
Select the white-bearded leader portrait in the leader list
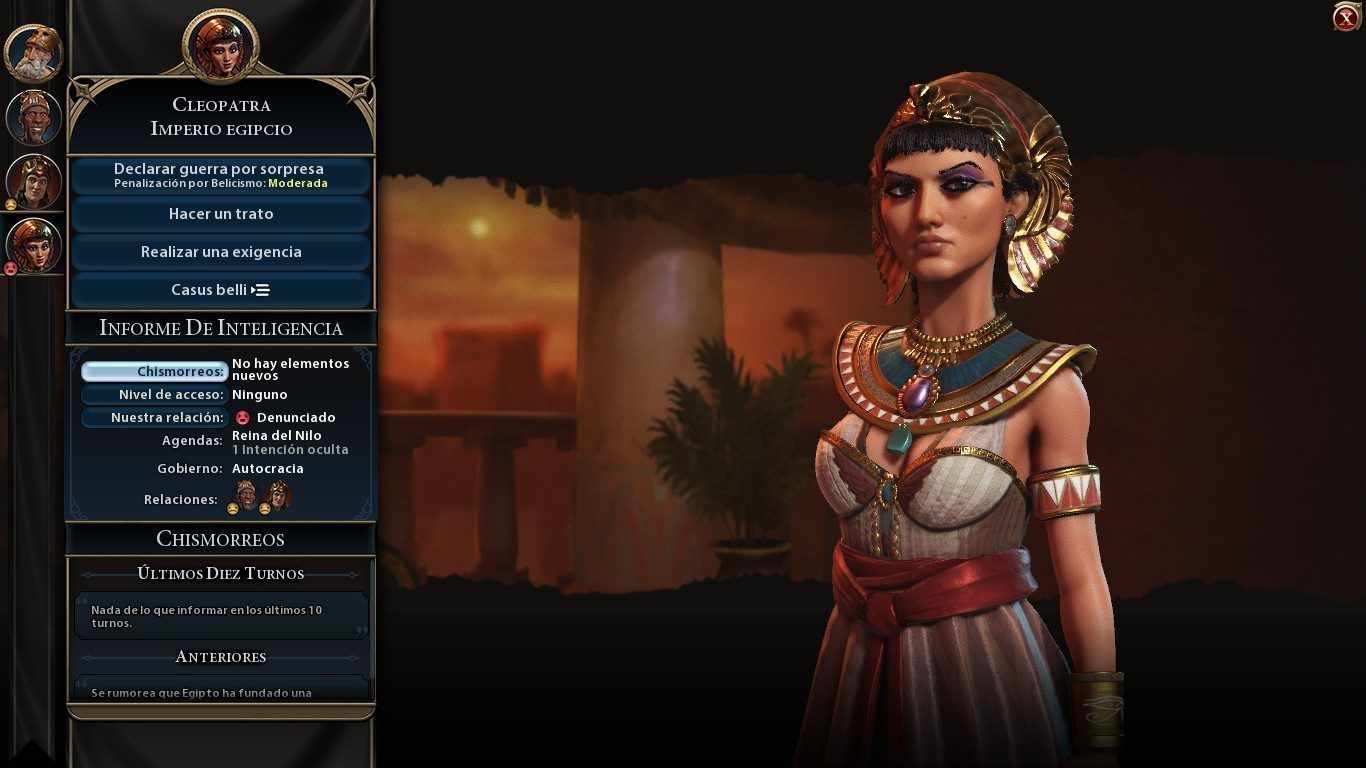pos(34,52)
